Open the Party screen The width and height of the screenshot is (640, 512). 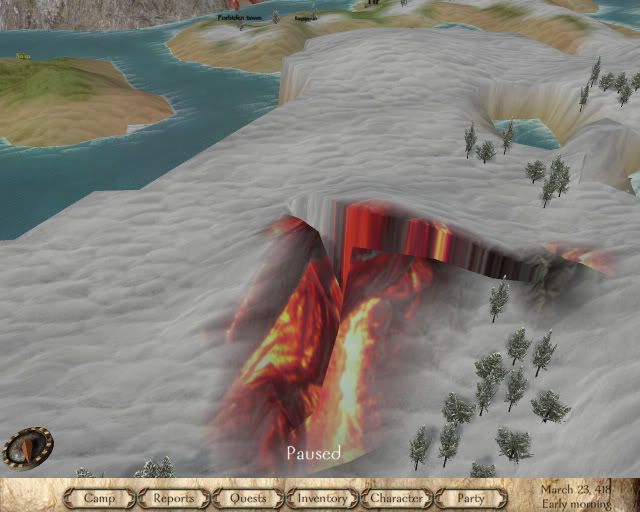tap(470, 497)
